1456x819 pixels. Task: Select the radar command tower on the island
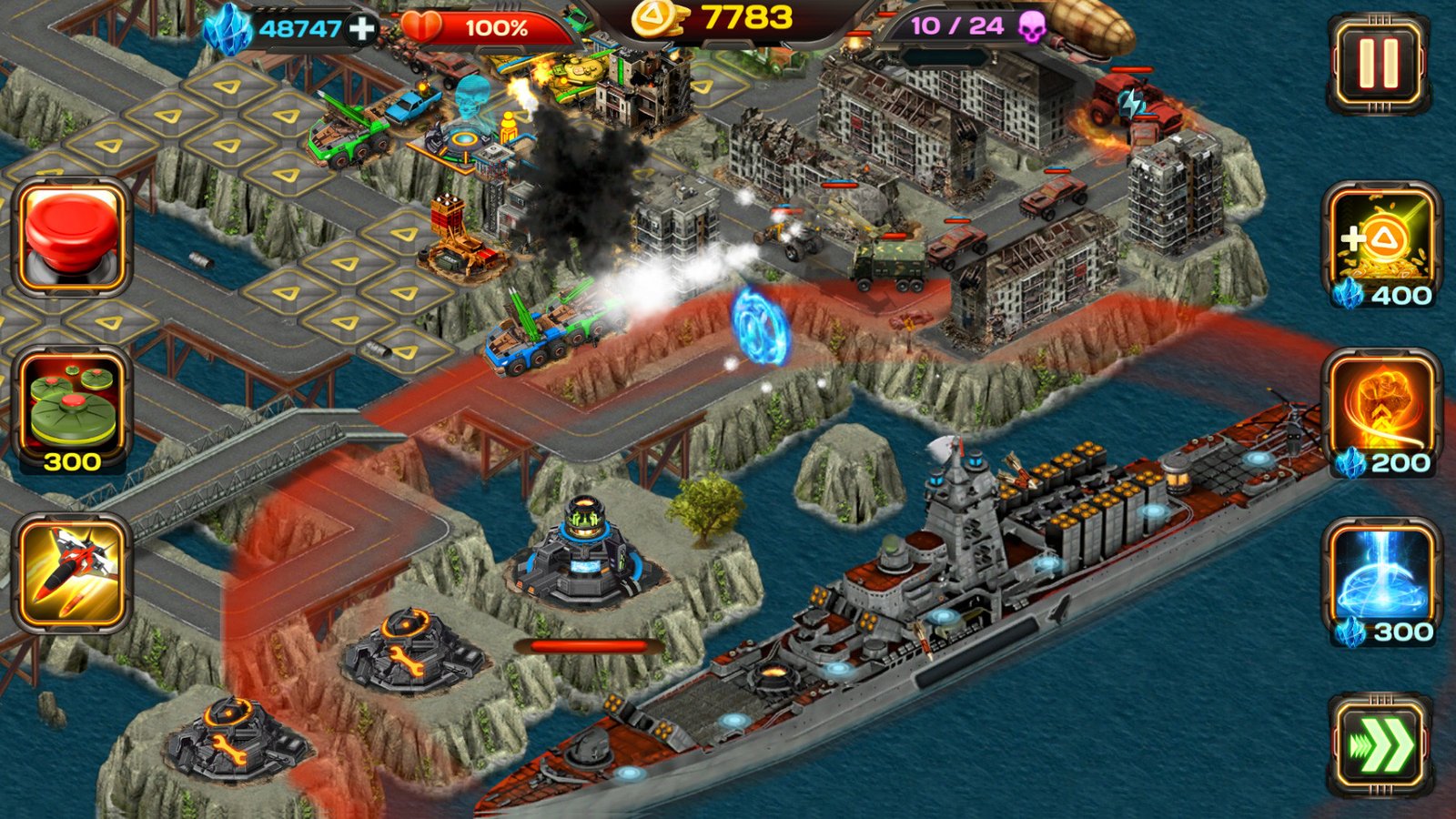[x=587, y=546]
